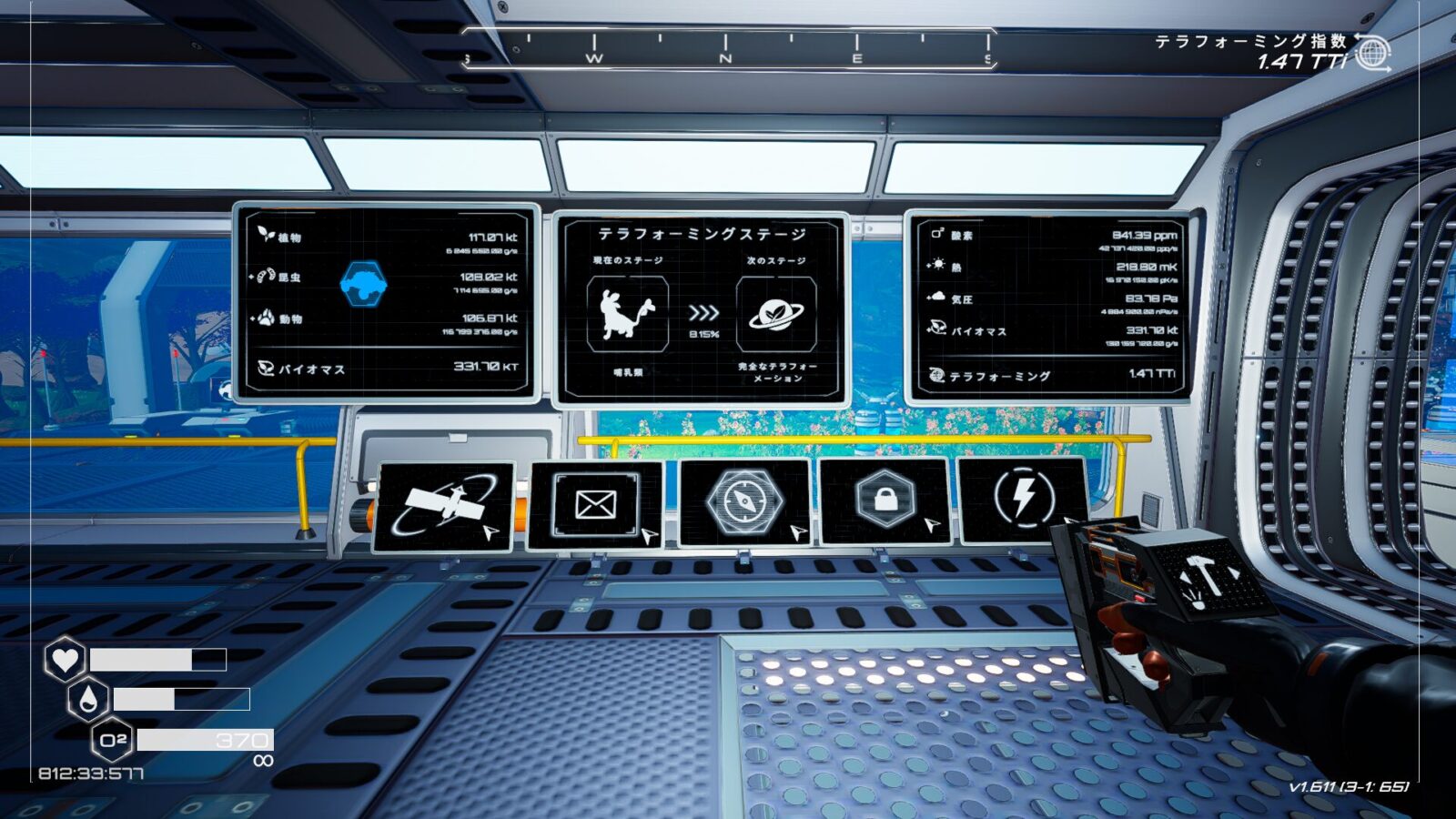Select the mammal current stage silhouette
The image size is (1456, 819).
coord(630,314)
